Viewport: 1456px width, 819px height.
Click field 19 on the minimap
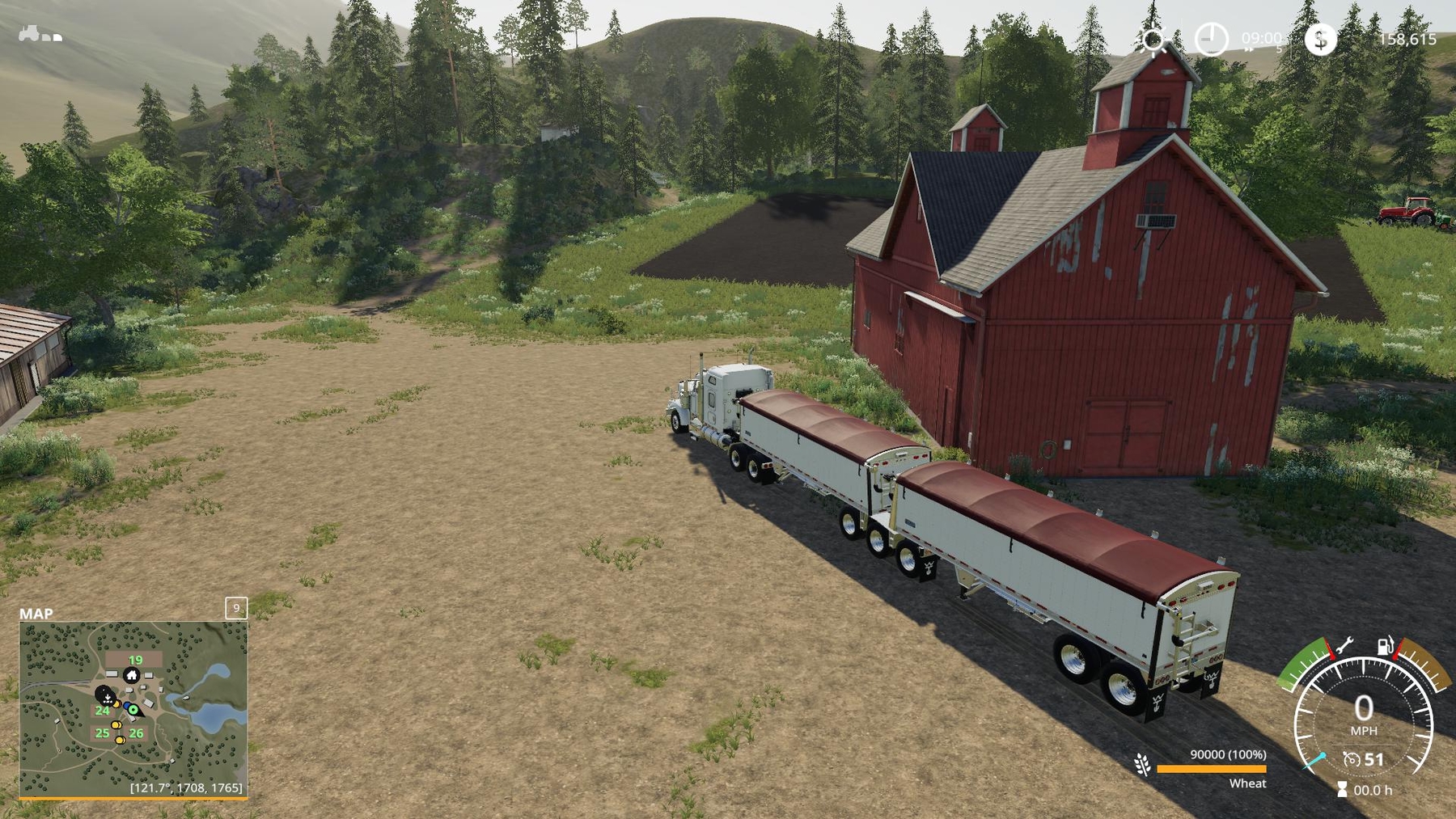tap(135, 660)
